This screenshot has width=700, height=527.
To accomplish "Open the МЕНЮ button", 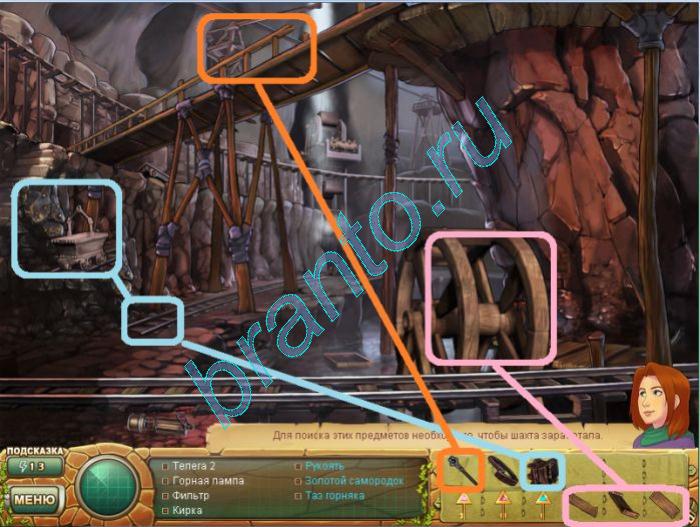I will [x=34, y=497].
